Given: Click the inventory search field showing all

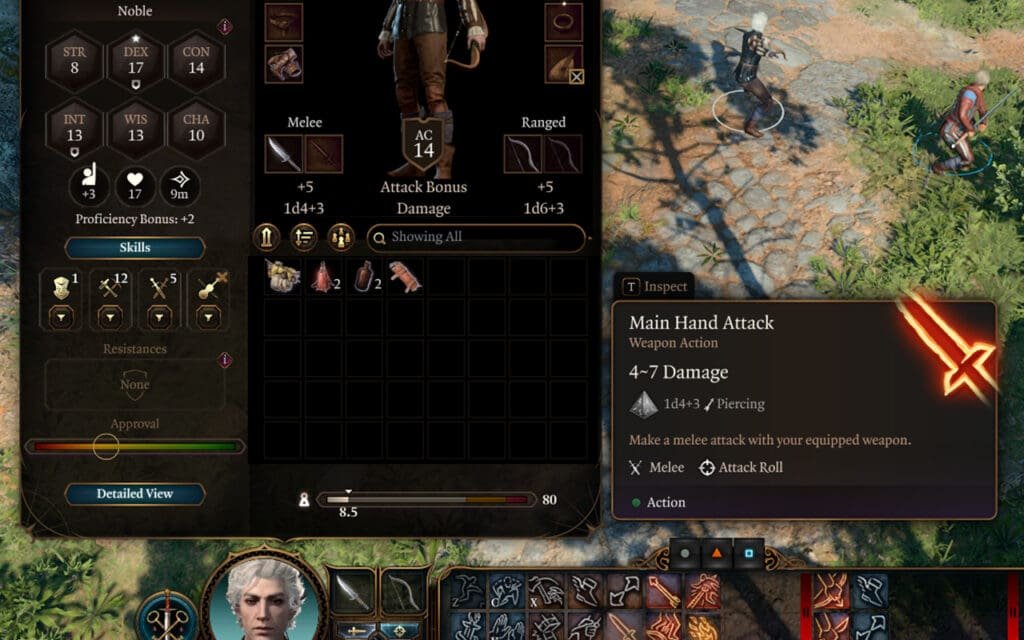Looking at the screenshot, I should tap(476, 237).
